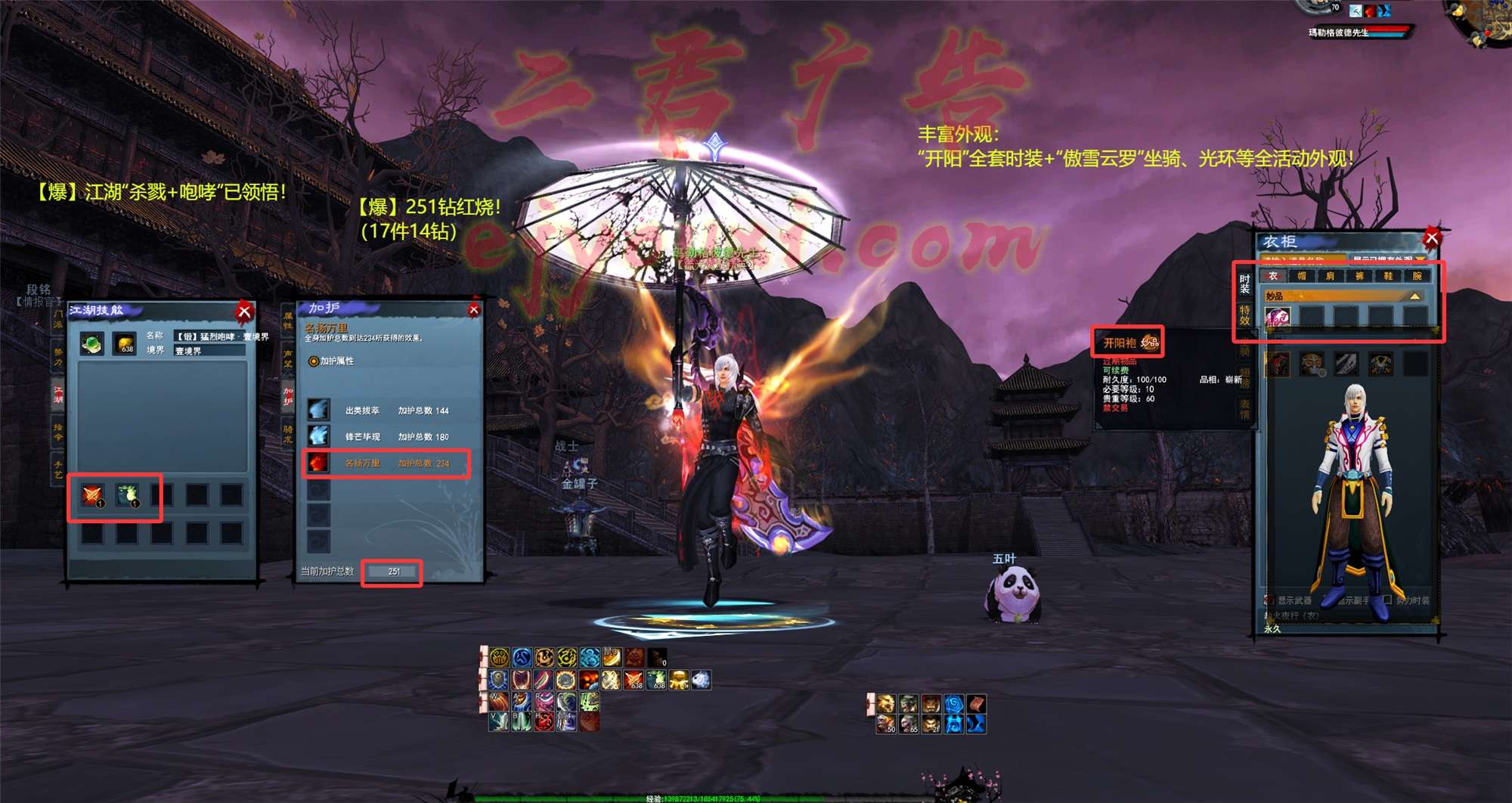This screenshot has width=1512, height=803.
Task: Use the golden figure hotbar item
Action: tap(679, 681)
